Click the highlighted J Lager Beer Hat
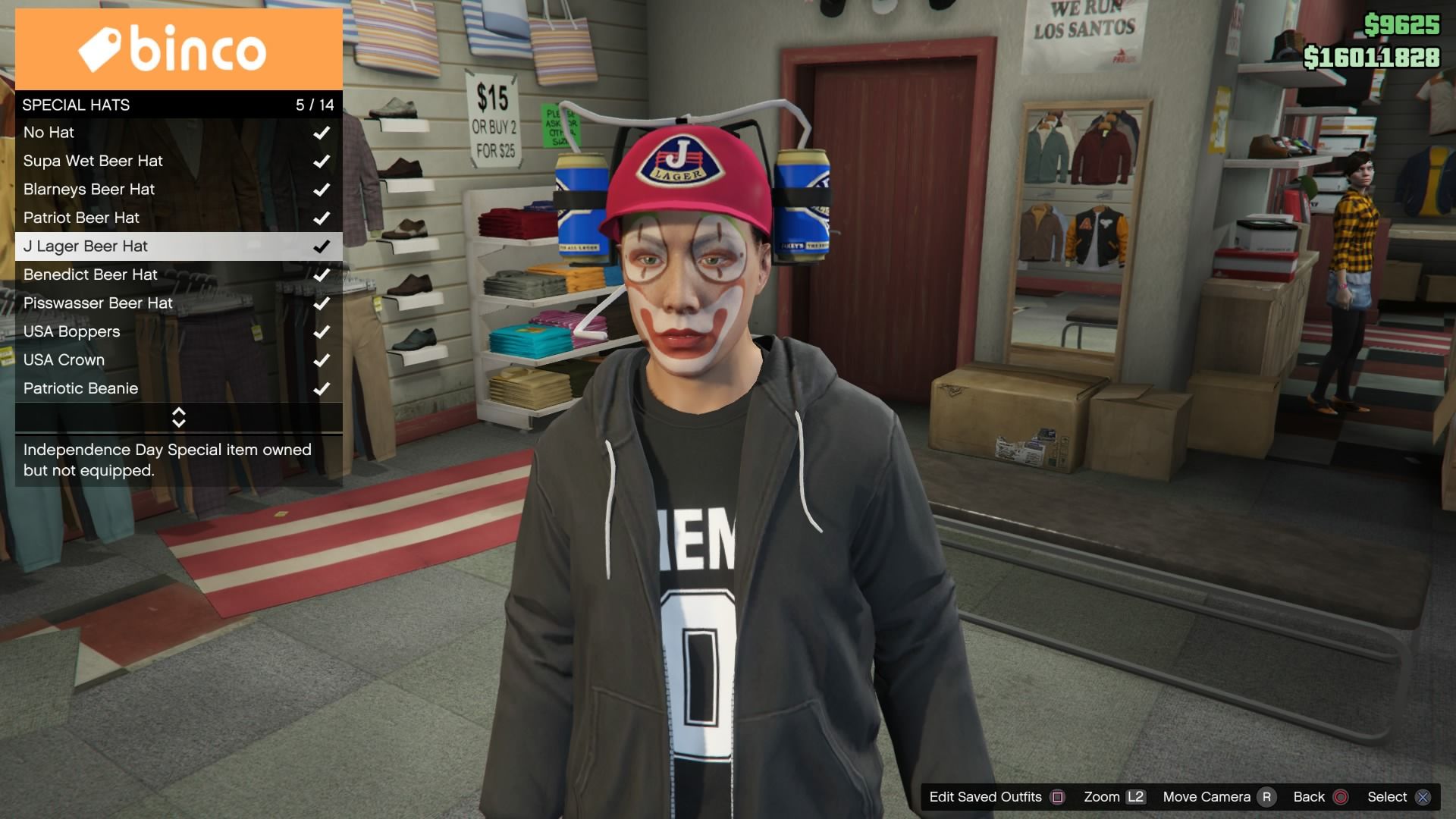The image size is (1456, 819). click(x=178, y=246)
